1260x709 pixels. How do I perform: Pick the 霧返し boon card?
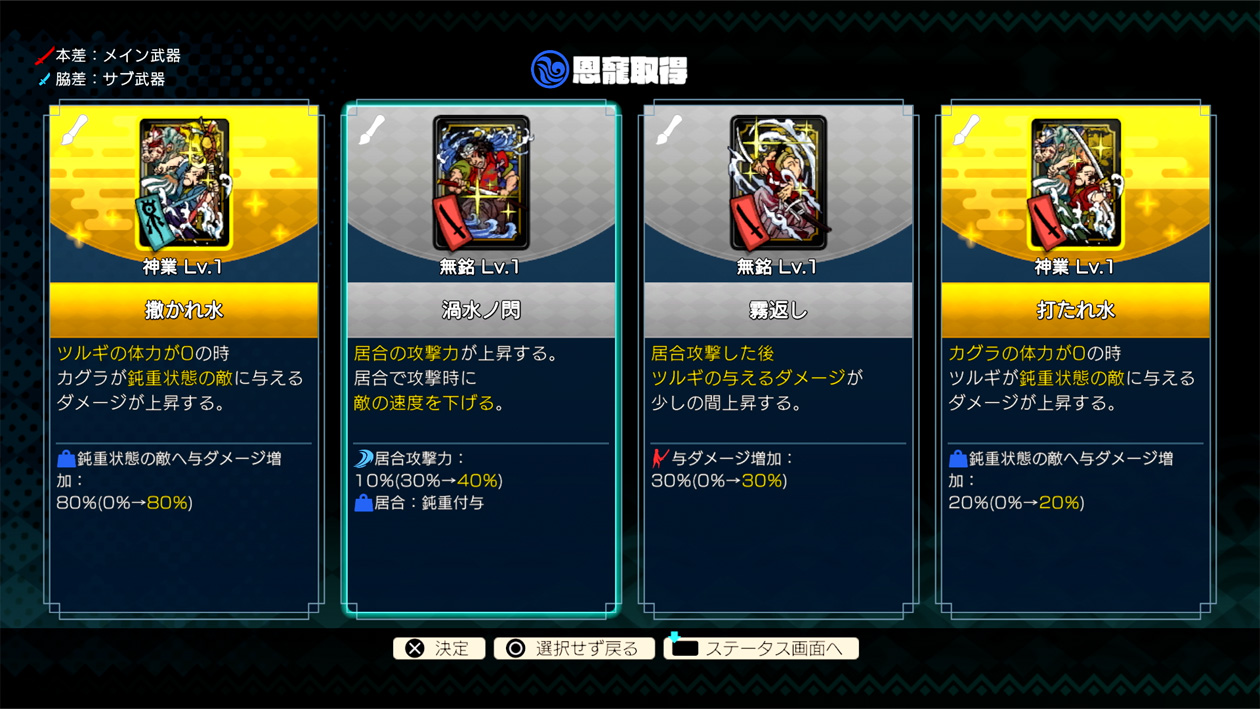pos(777,360)
